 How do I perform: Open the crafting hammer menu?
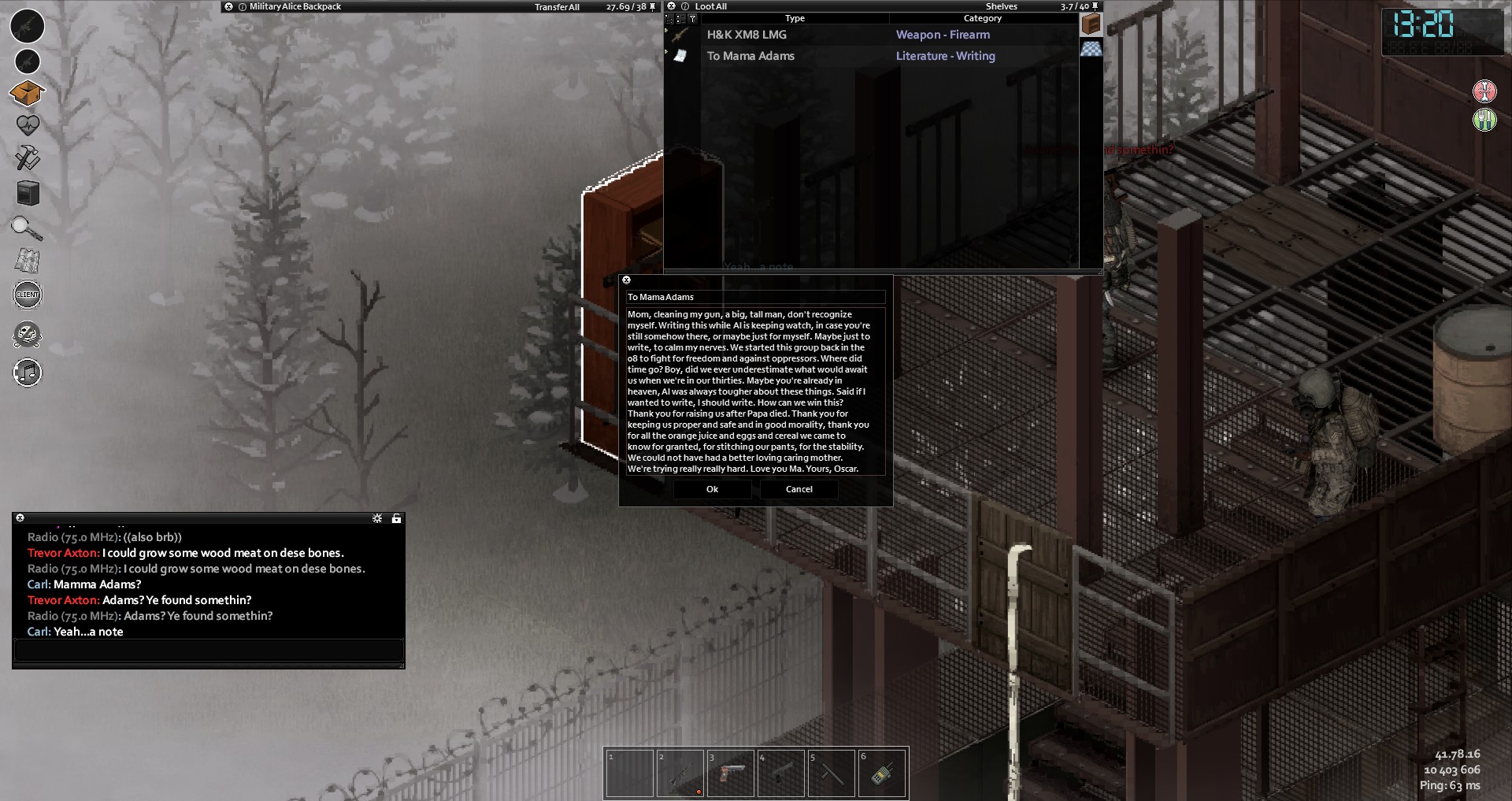point(28,158)
